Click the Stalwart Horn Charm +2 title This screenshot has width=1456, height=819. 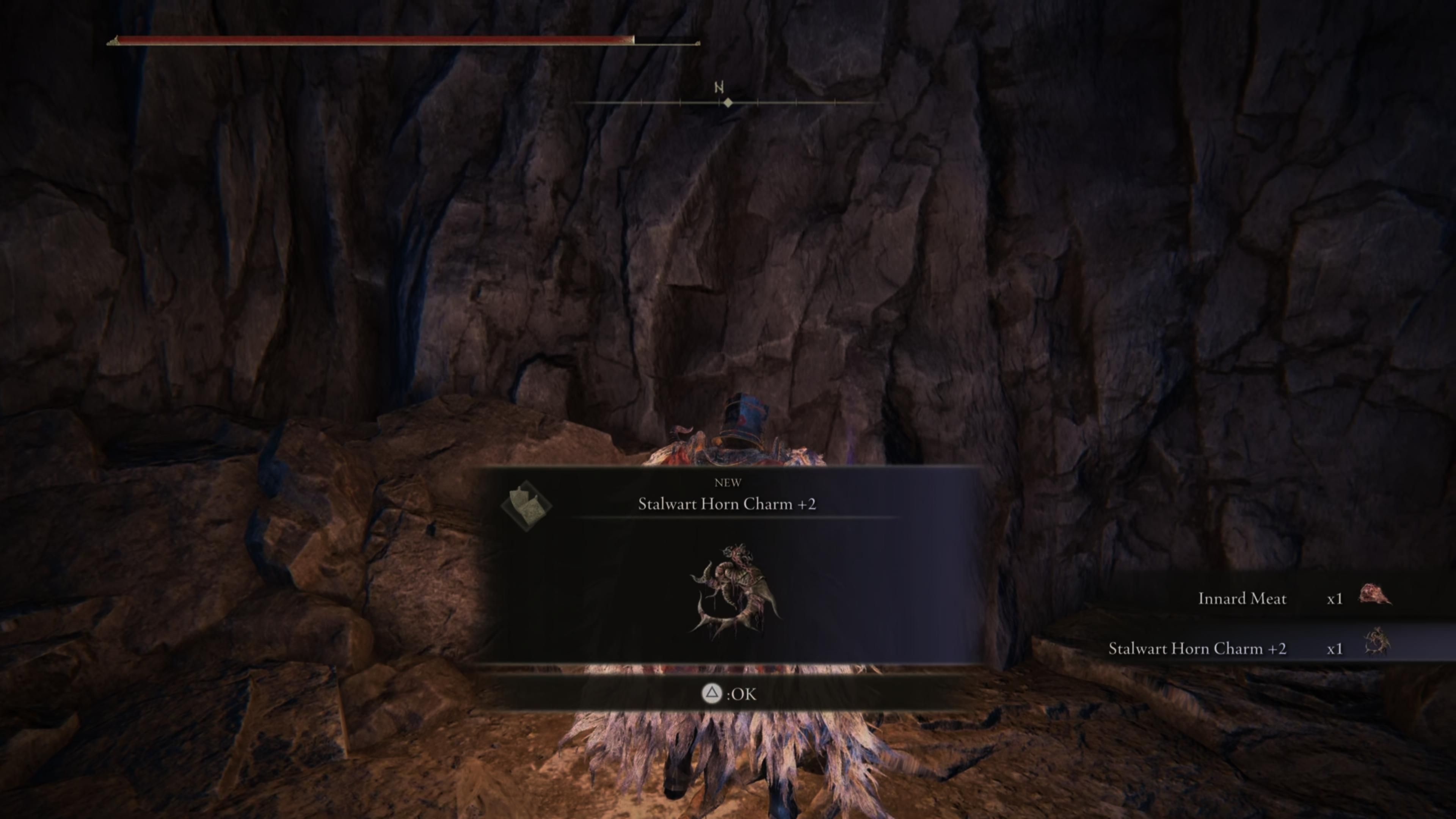coord(728,503)
